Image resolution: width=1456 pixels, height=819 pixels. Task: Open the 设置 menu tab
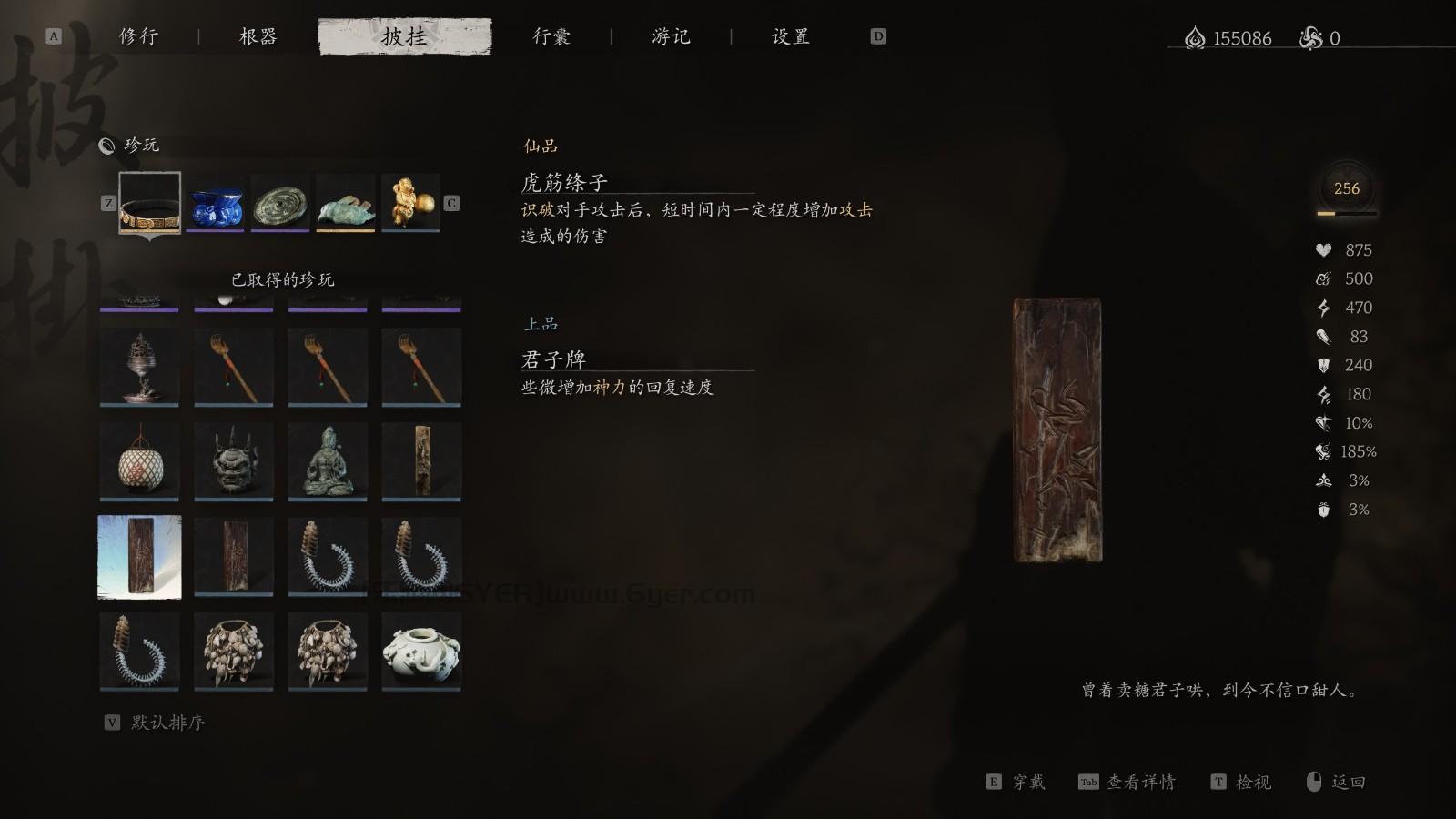pos(789,36)
